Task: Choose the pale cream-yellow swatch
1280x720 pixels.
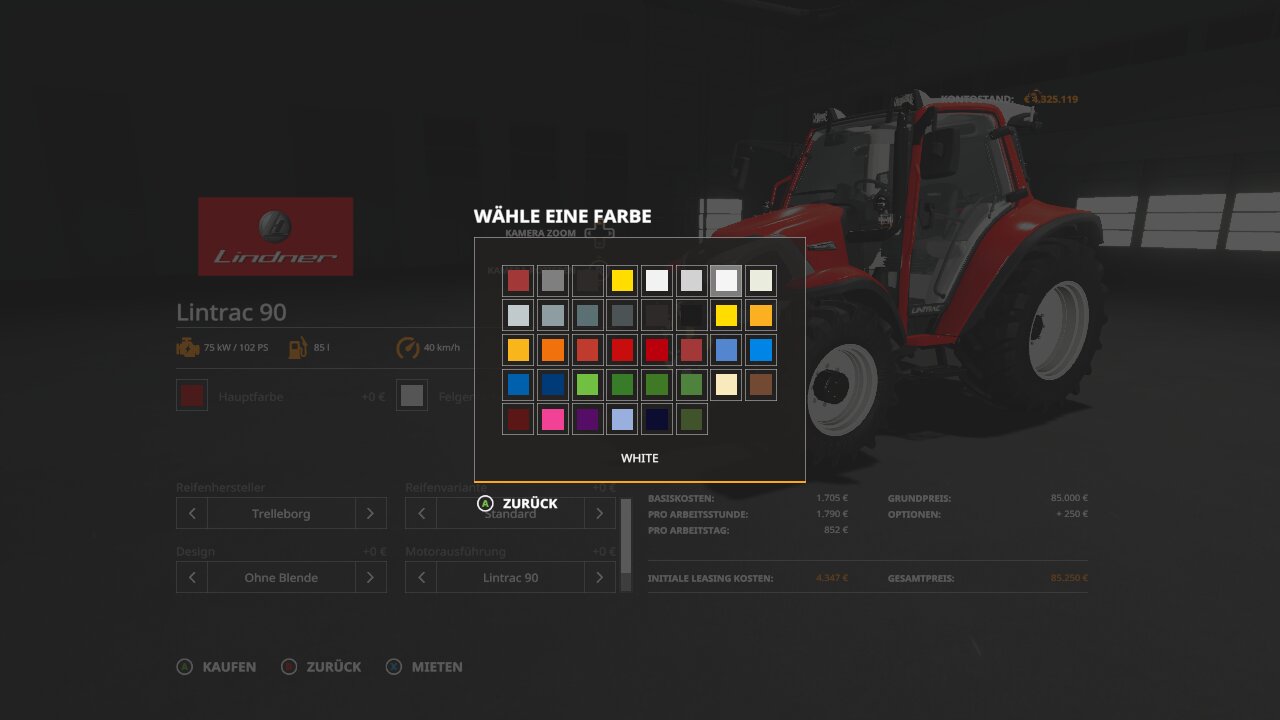Action: tap(726, 384)
